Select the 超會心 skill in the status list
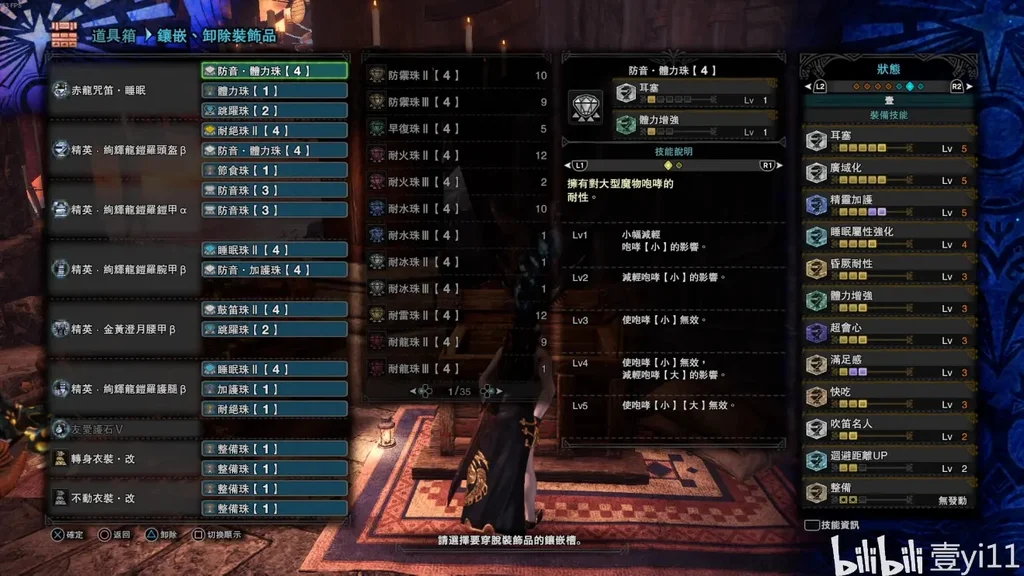Image resolution: width=1024 pixels, height=576 pixels. pos(887,333)
